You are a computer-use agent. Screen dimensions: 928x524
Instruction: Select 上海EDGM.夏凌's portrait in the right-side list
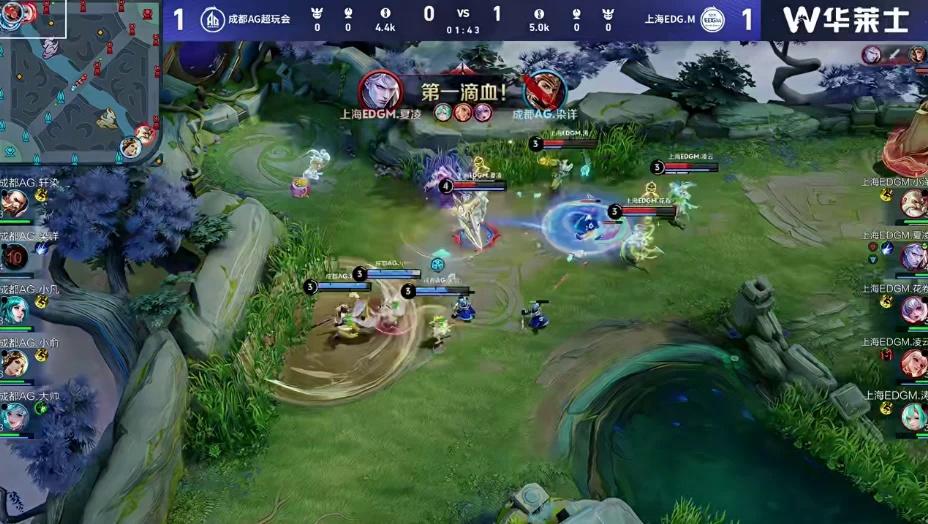(913, 257)
